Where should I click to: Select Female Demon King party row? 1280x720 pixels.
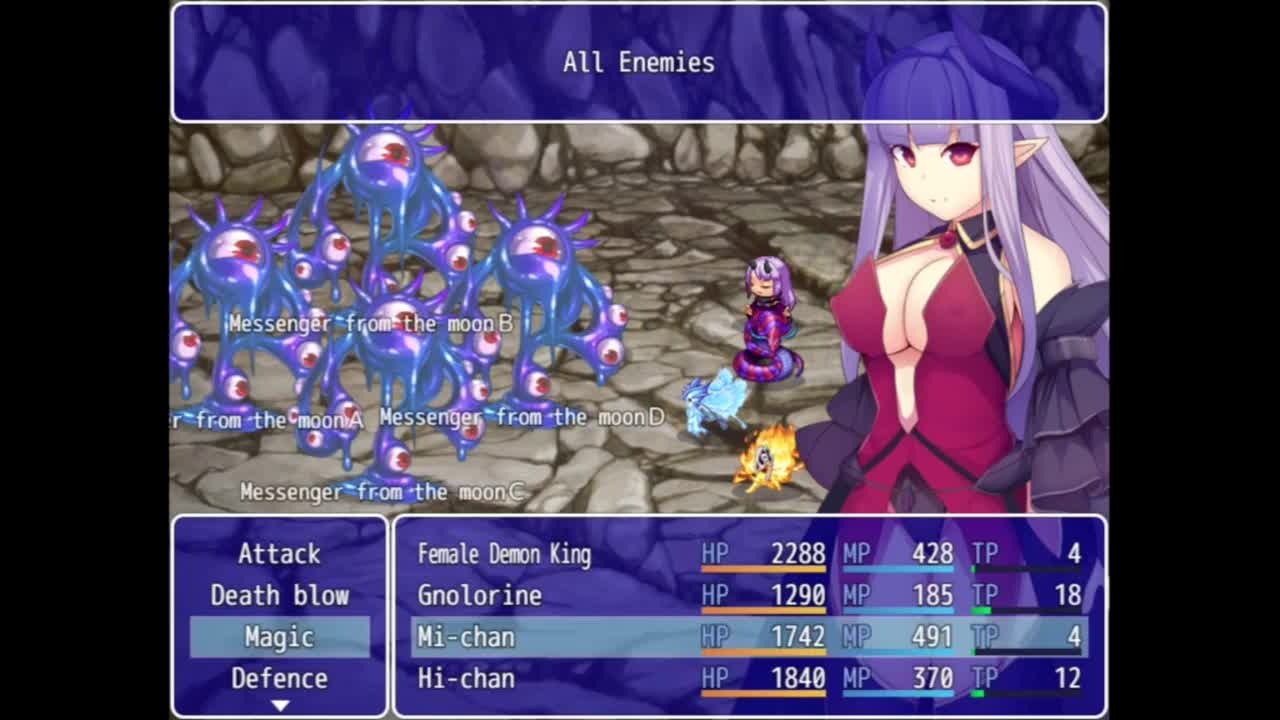[x=749, y=554]
